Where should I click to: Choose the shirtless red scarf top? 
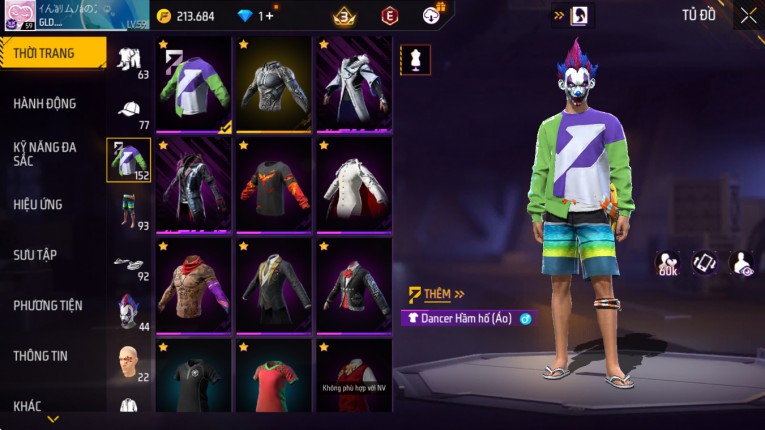click(x=194, y=285)
